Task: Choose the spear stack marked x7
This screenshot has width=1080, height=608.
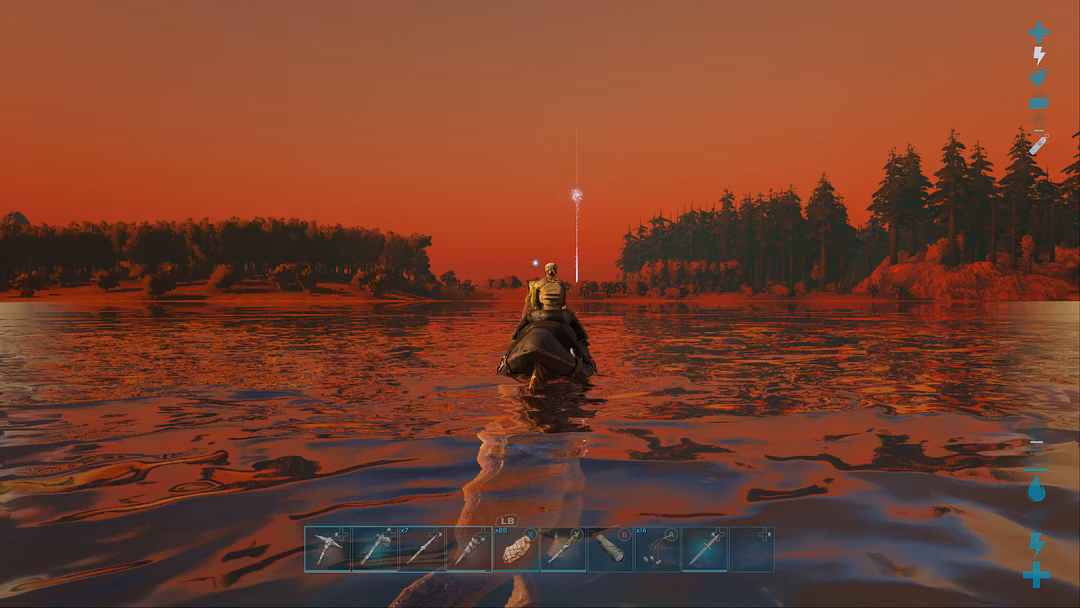Action: point(422,549)
